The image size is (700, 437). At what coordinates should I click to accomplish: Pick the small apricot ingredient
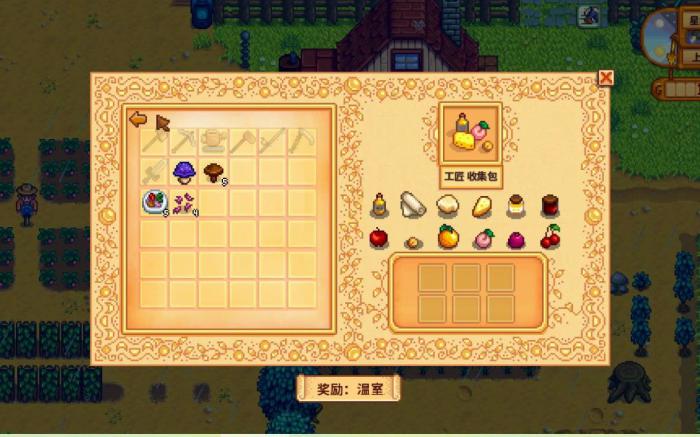pos(412,241)
